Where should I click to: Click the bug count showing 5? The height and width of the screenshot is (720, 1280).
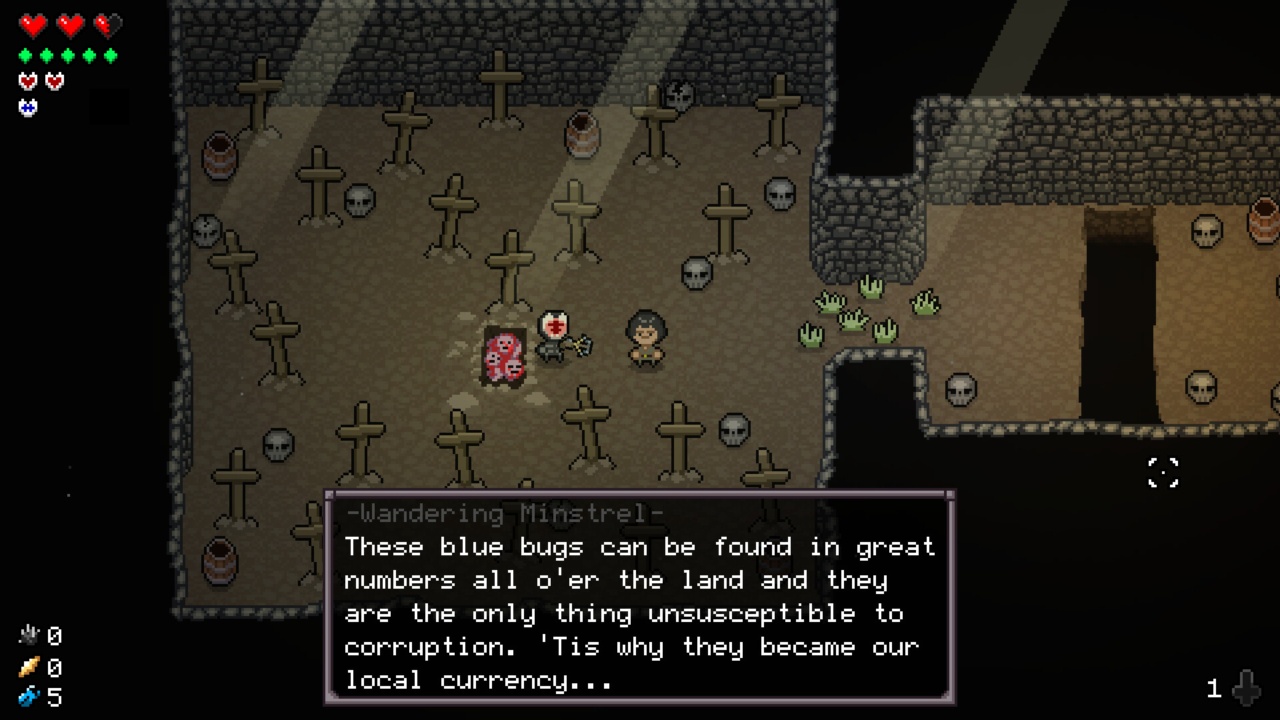(x=54, y=698)
